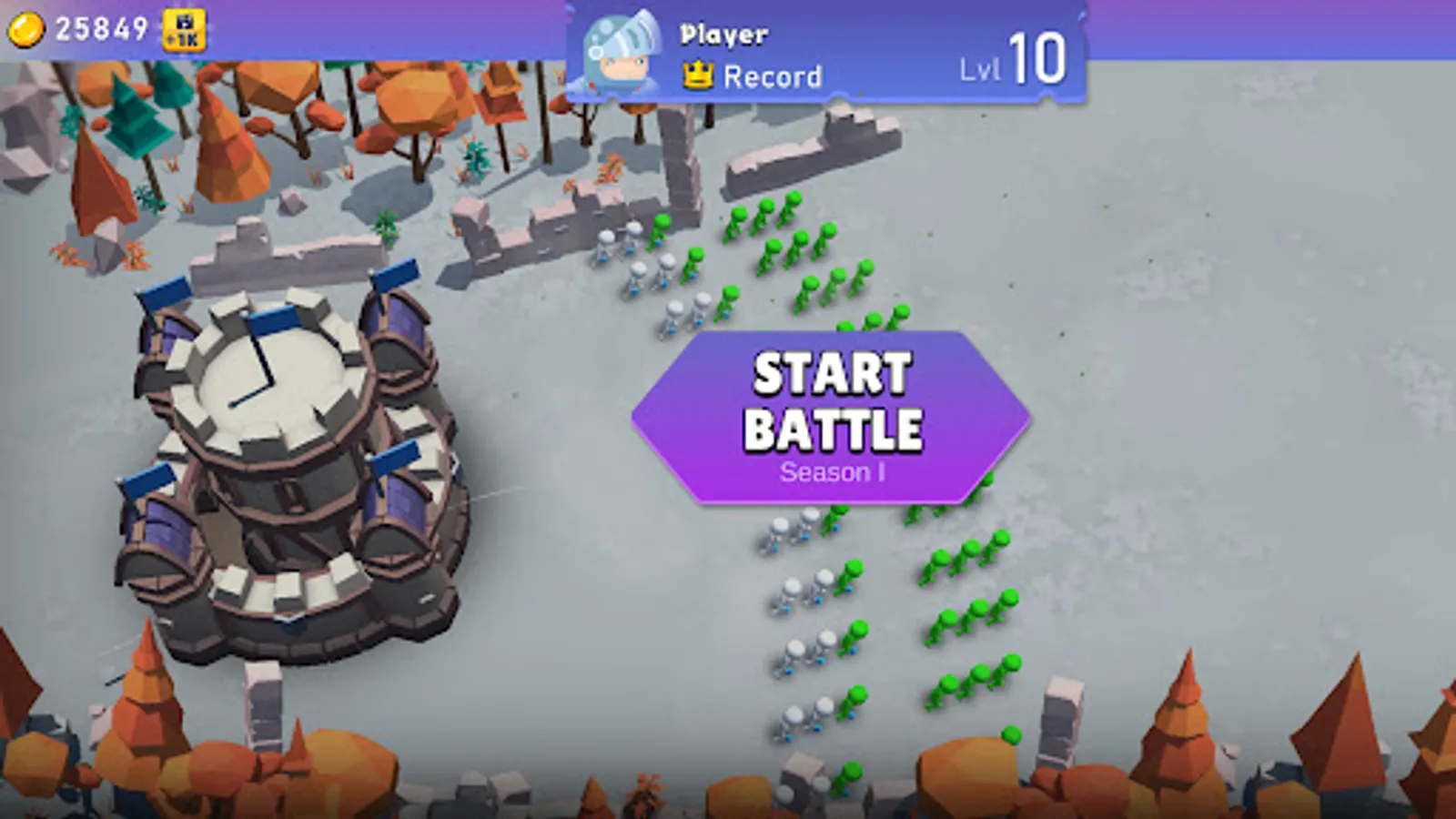This screenshot has width=1456, height=819.
Task: Expand the Player info panel
Action: (x=722, y=35)
